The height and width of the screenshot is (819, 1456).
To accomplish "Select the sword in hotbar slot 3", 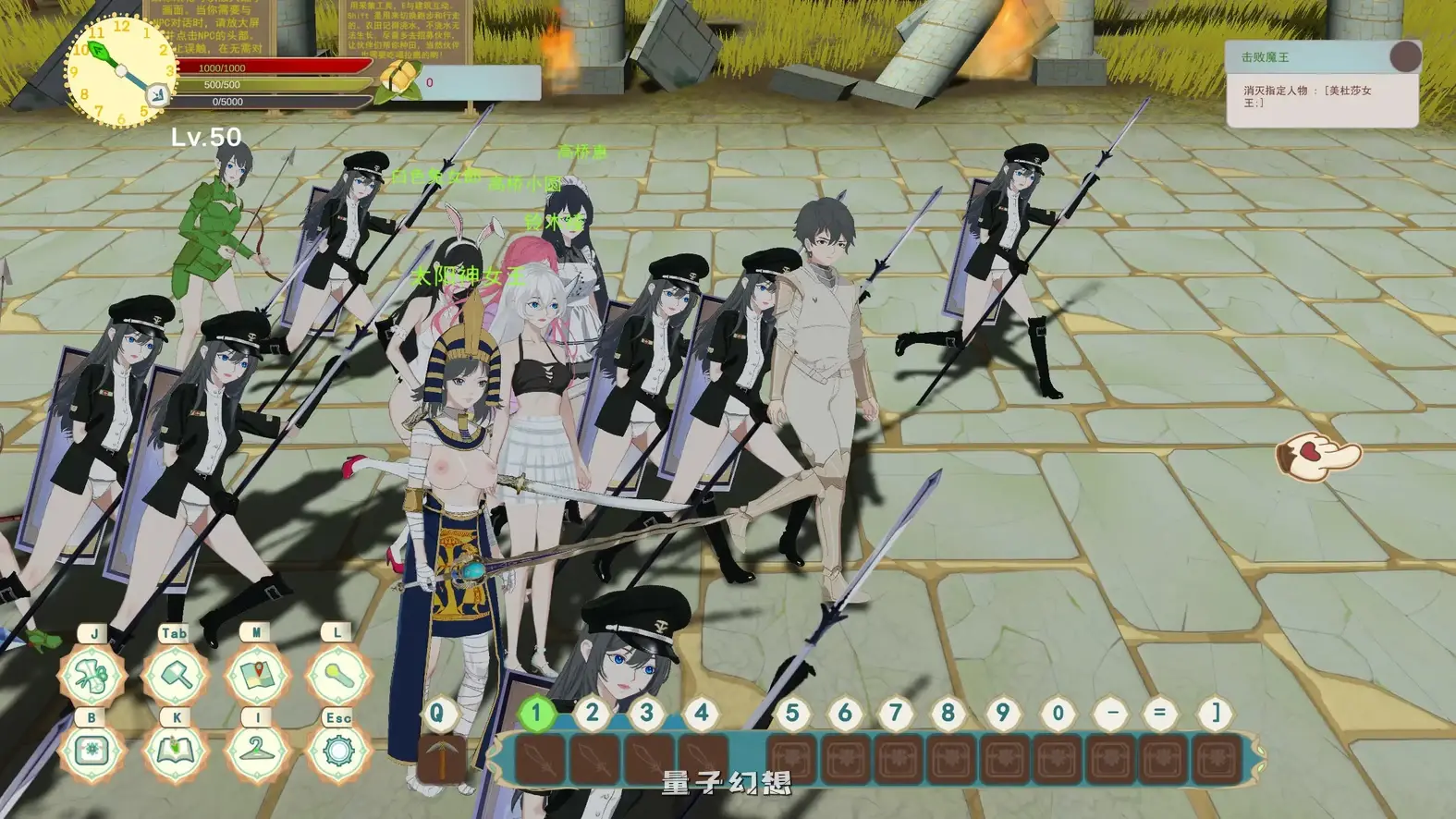I will coord(648,760).
